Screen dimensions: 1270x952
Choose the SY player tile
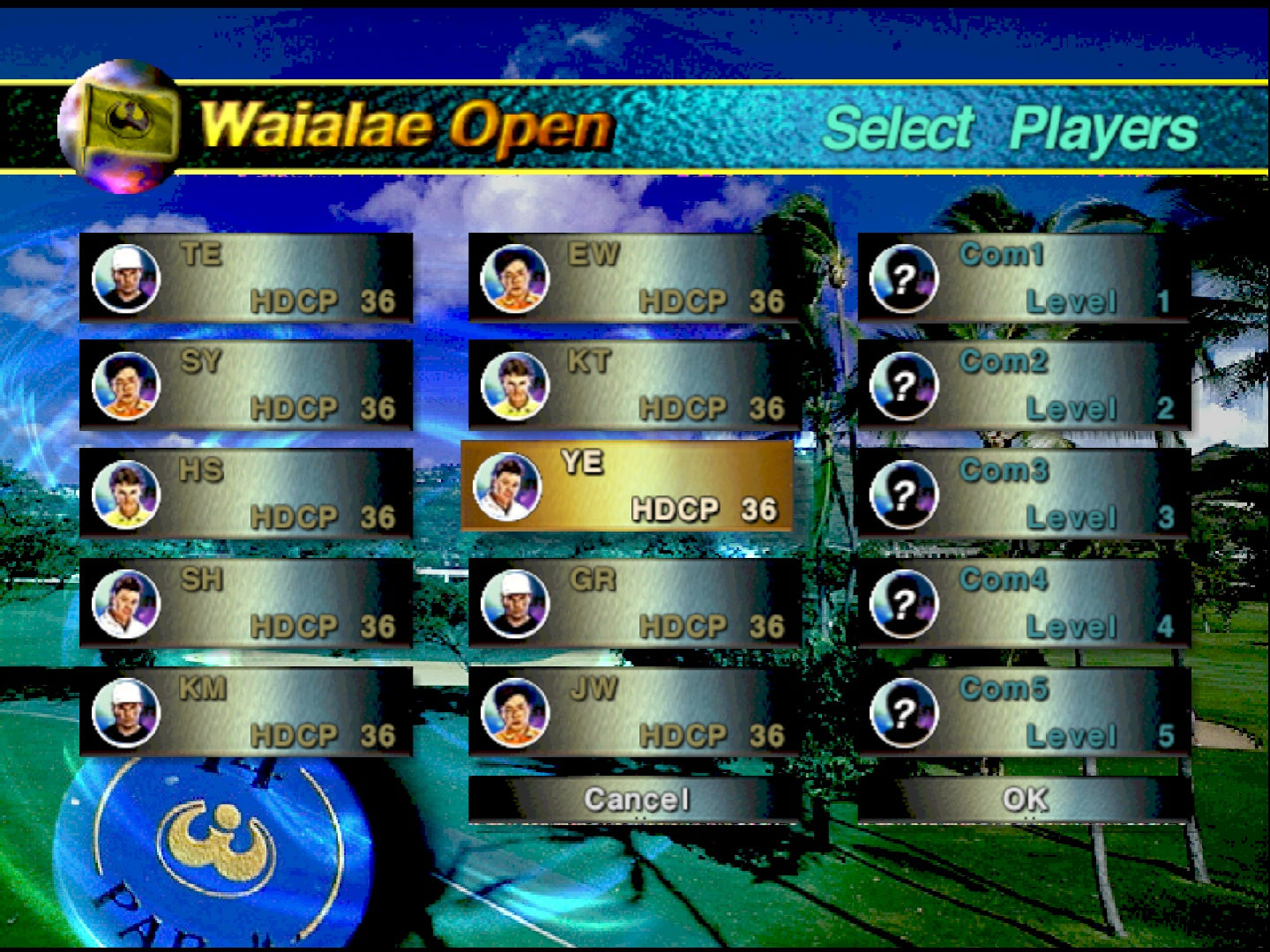[x=246, y=385]
